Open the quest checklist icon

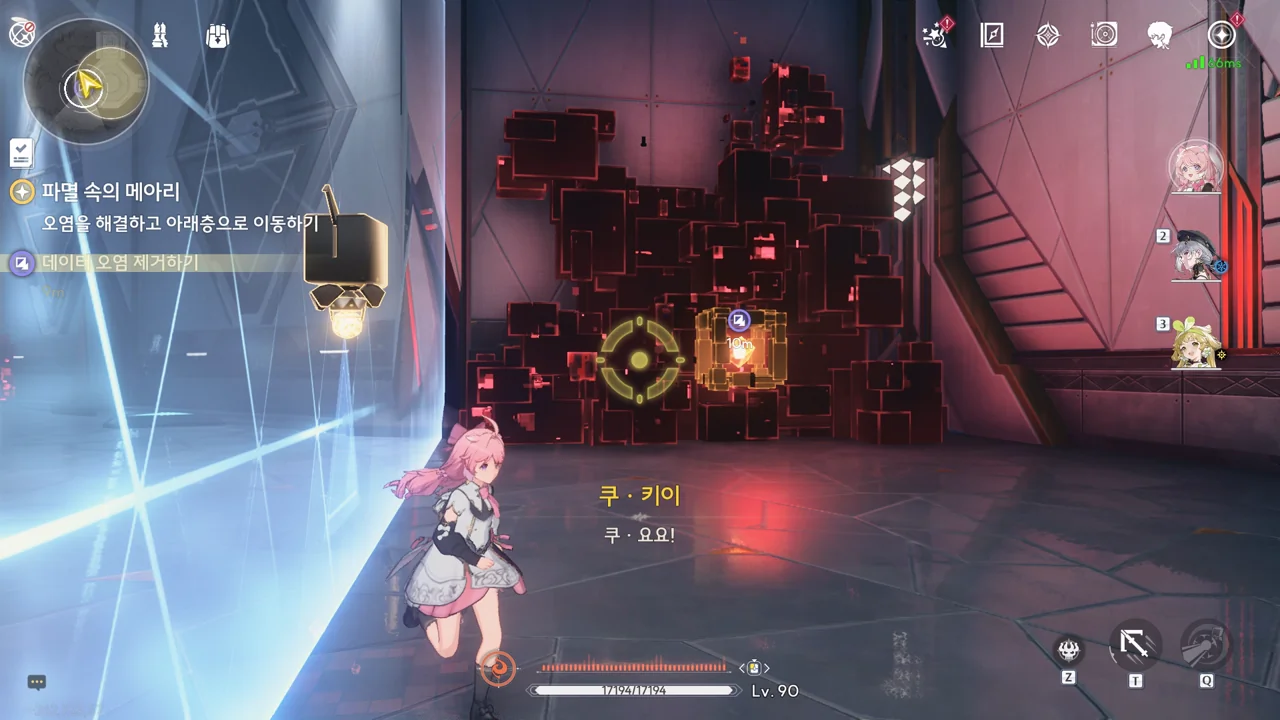click(21, 153)
